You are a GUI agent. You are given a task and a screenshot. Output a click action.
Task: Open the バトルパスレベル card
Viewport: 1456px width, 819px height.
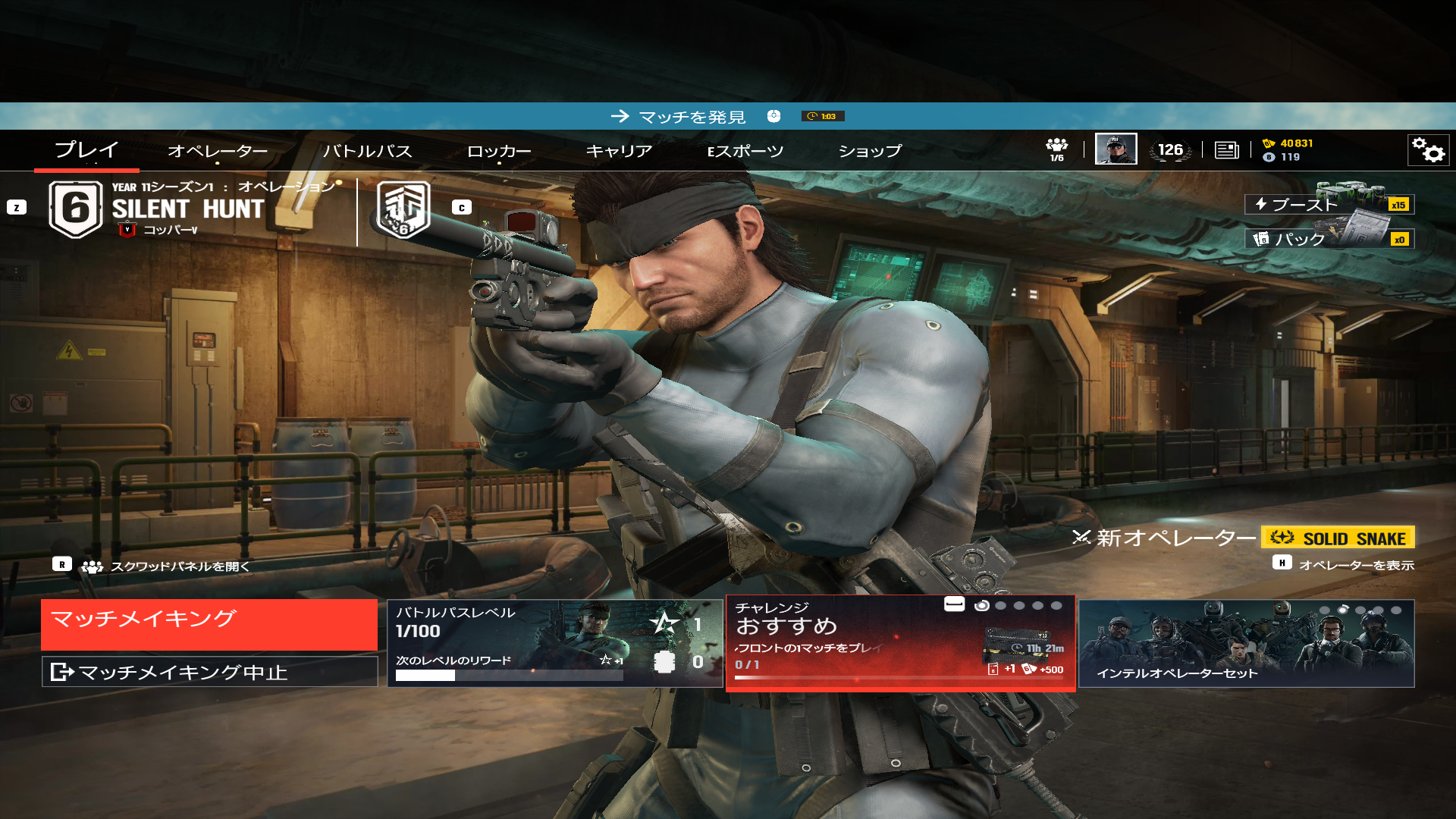(x=554, y=643)
